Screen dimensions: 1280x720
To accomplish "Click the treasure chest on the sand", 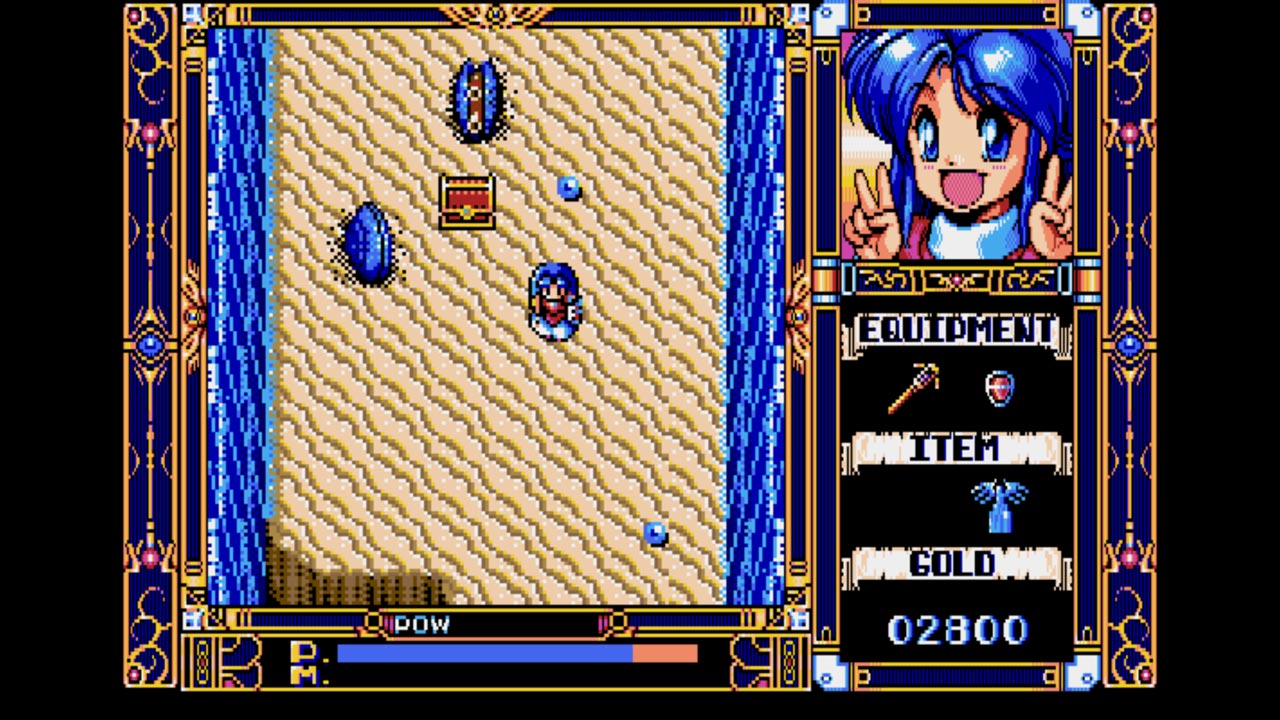I will [x=466, y=203].
